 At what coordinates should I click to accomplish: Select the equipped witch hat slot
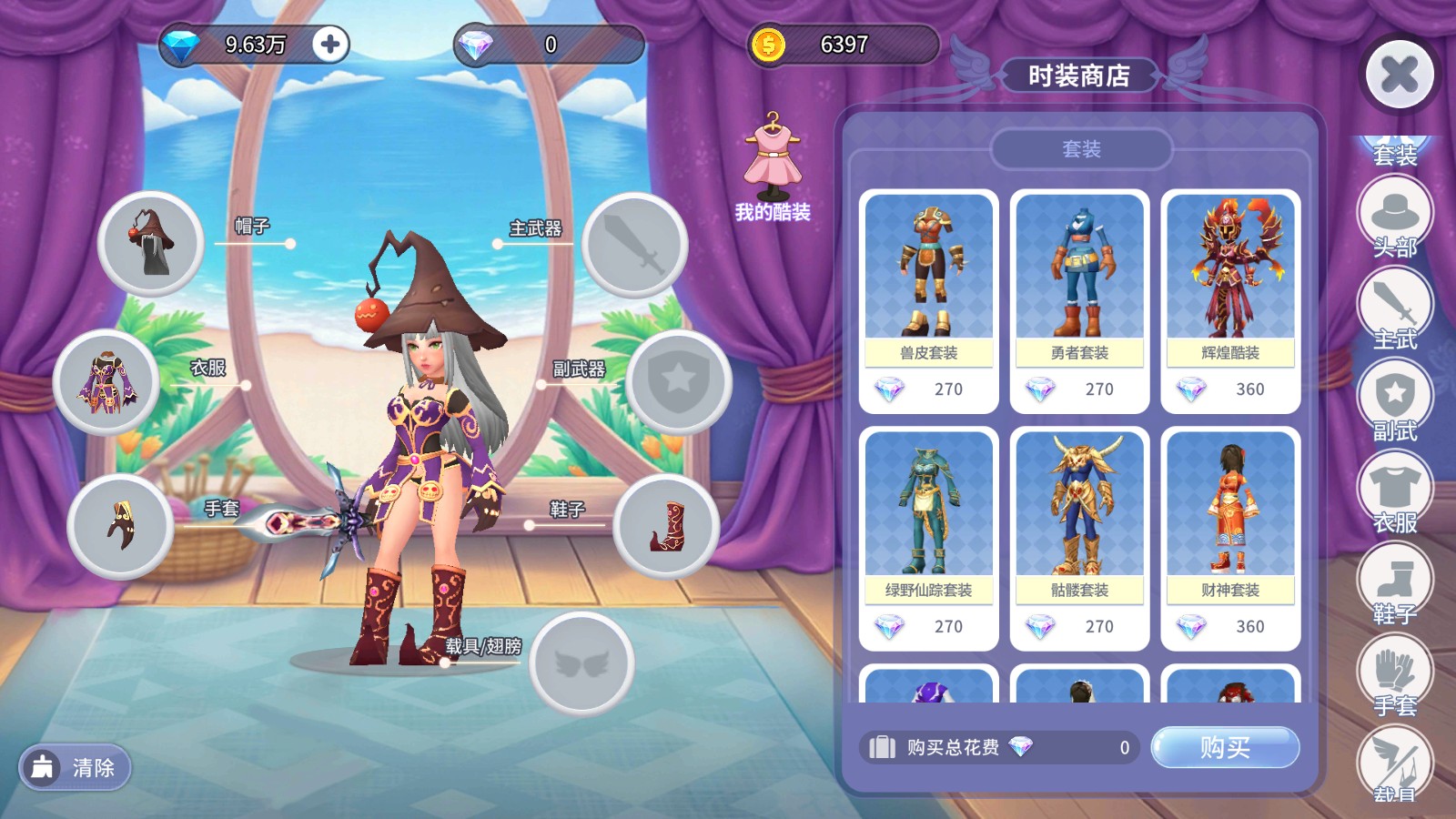coord(151,243)
